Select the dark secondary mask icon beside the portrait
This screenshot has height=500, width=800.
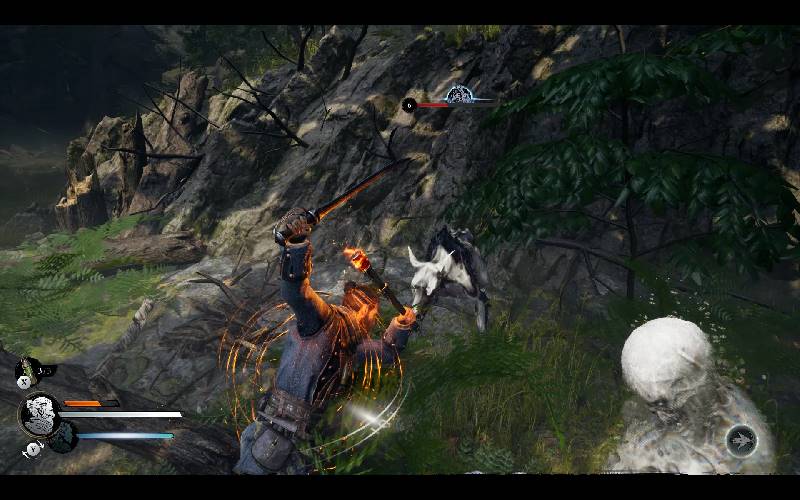click(63, 437)
